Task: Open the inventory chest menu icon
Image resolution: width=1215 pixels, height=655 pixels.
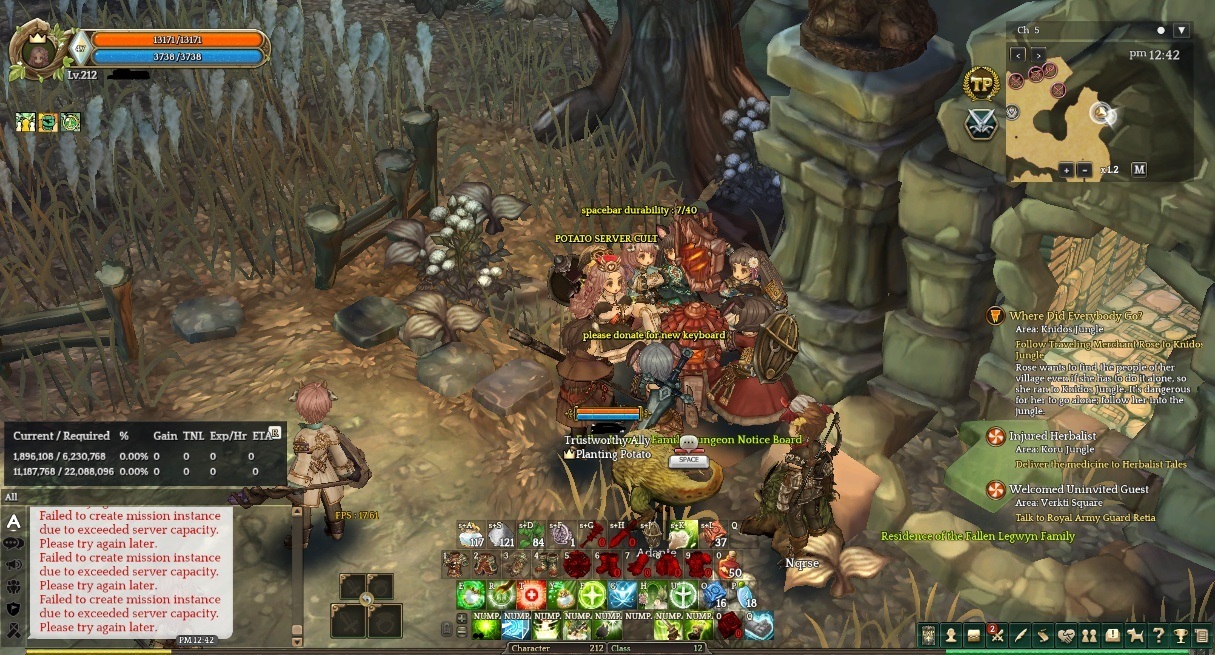Action: coord(973,635)
